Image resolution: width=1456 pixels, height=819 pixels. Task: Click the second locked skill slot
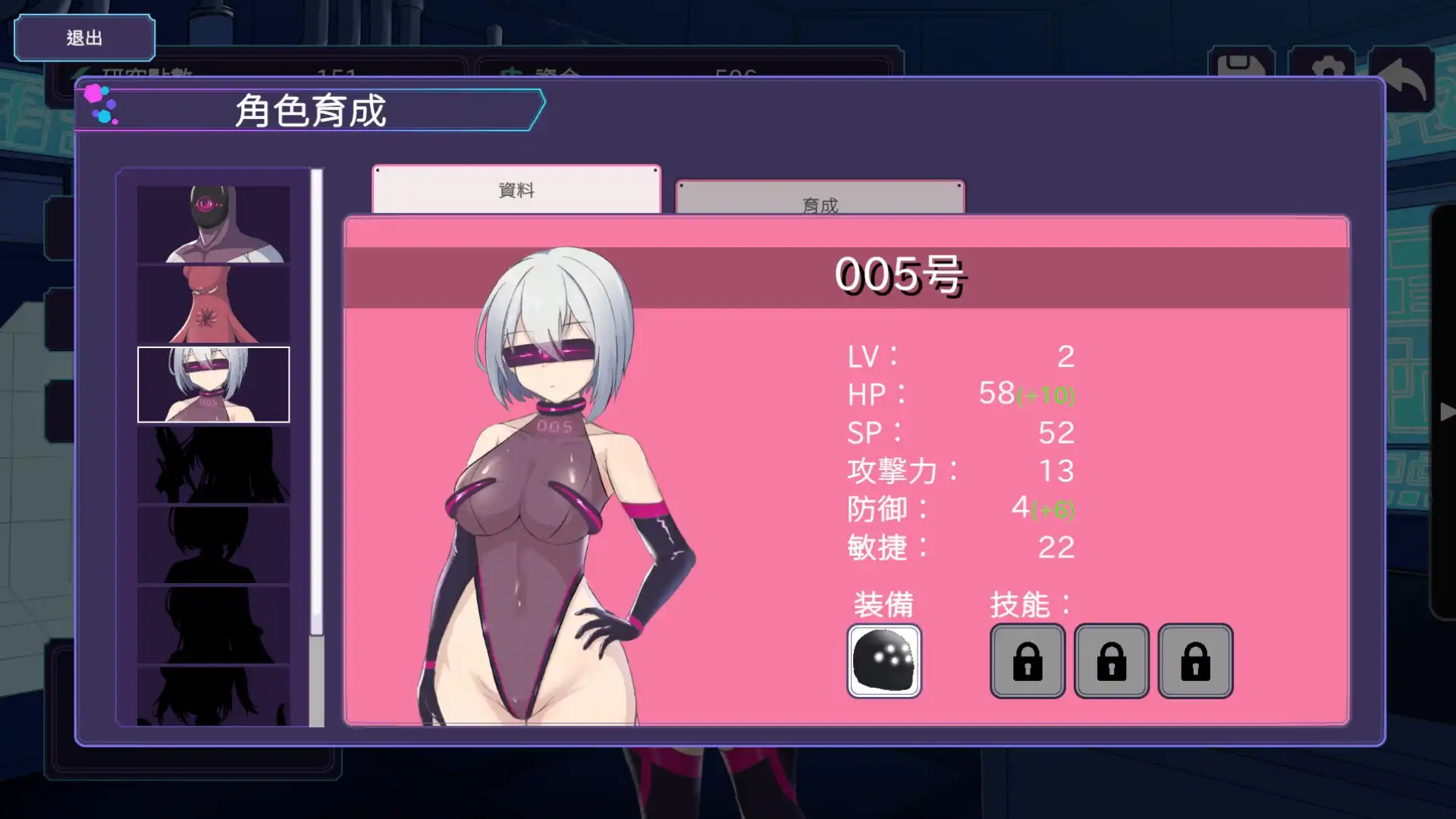pyautogui.click(x=1112, y=661)
